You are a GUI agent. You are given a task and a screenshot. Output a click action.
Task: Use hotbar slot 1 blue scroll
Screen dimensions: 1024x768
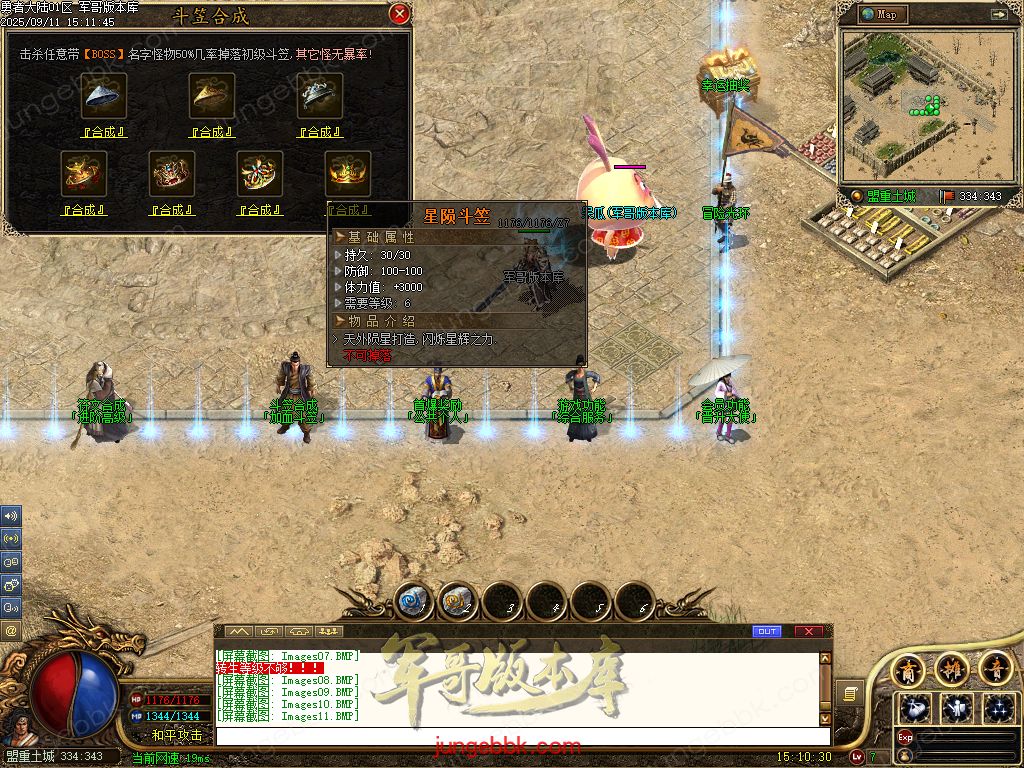[413, 601]
